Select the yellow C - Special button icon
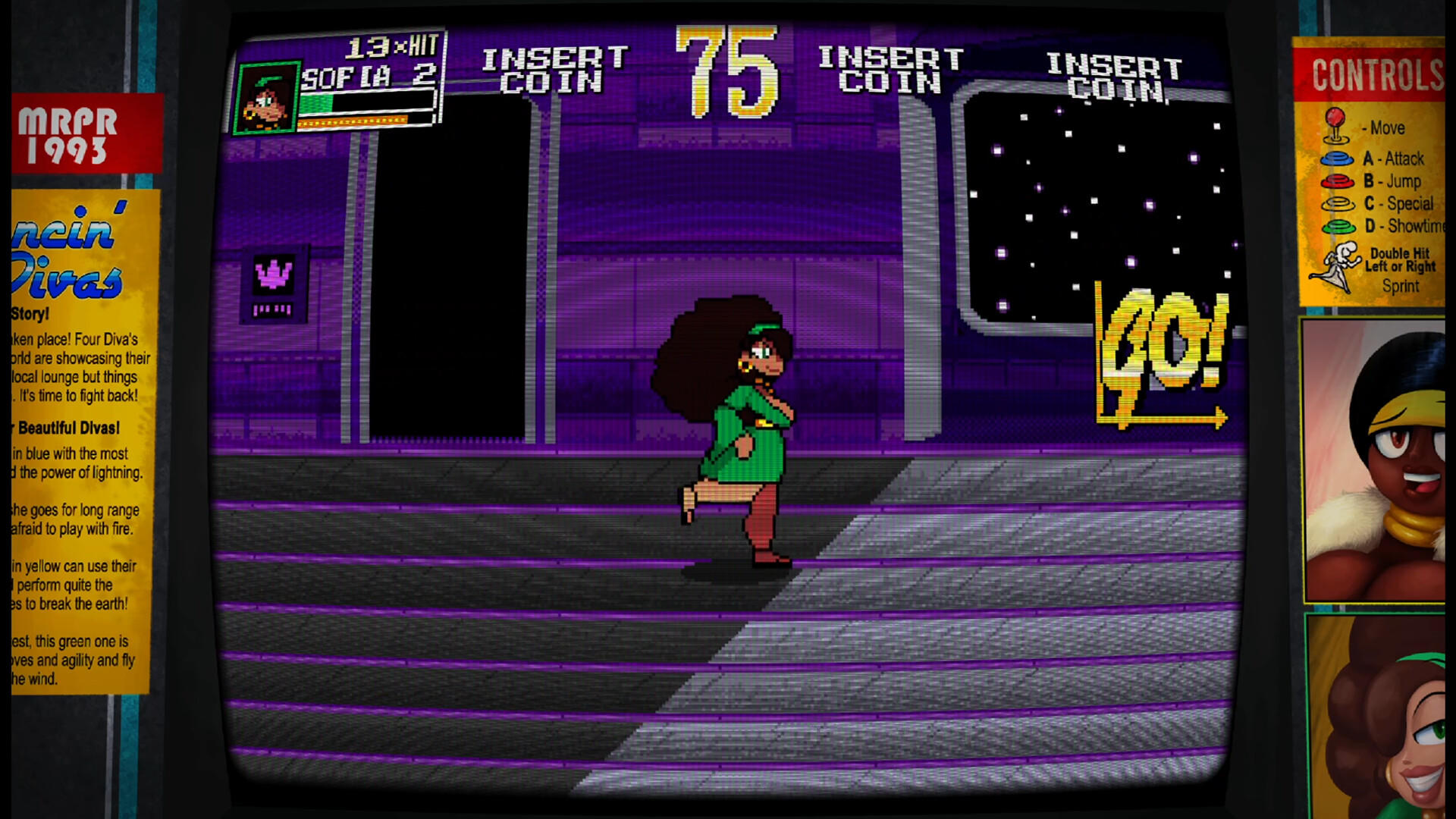Viewport: 1456px width, 819px height. pyautogui.click(x=1337, y=204)
